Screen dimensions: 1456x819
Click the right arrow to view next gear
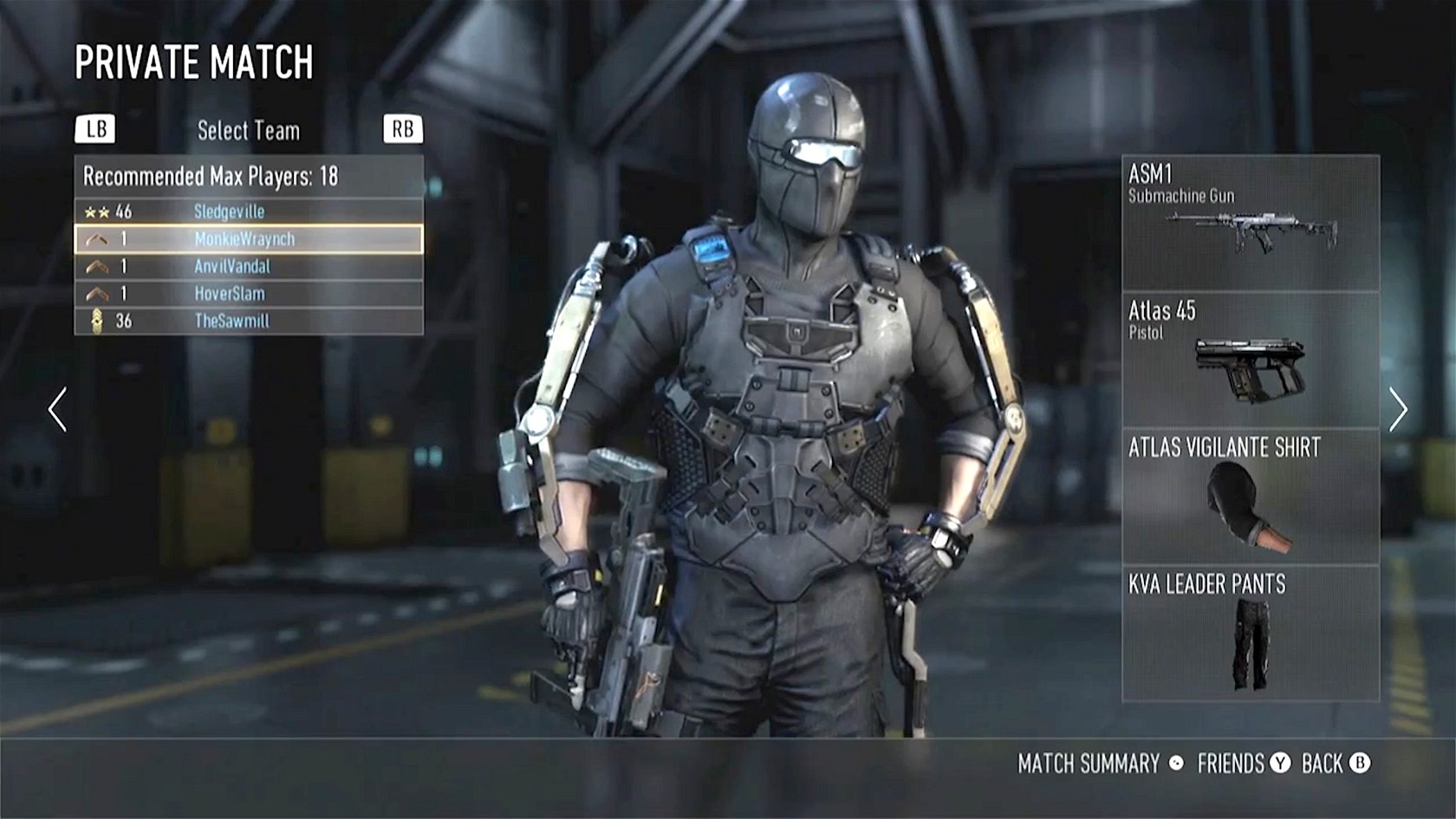1397,410
